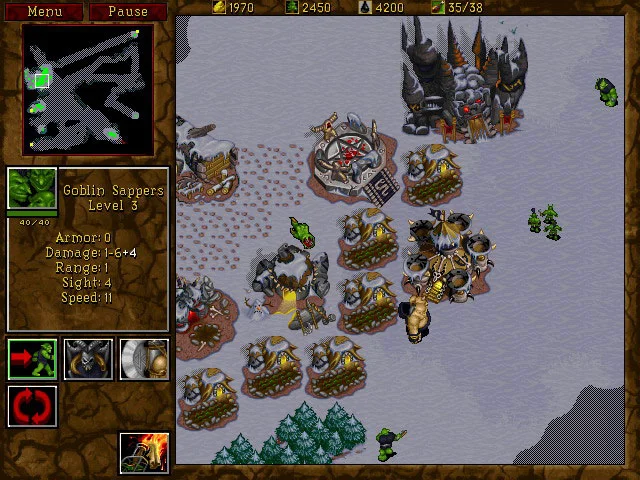The width and height of the screenshot is (640, 480).
Task: Open the Menu button
Action: (x=43, y=12)
